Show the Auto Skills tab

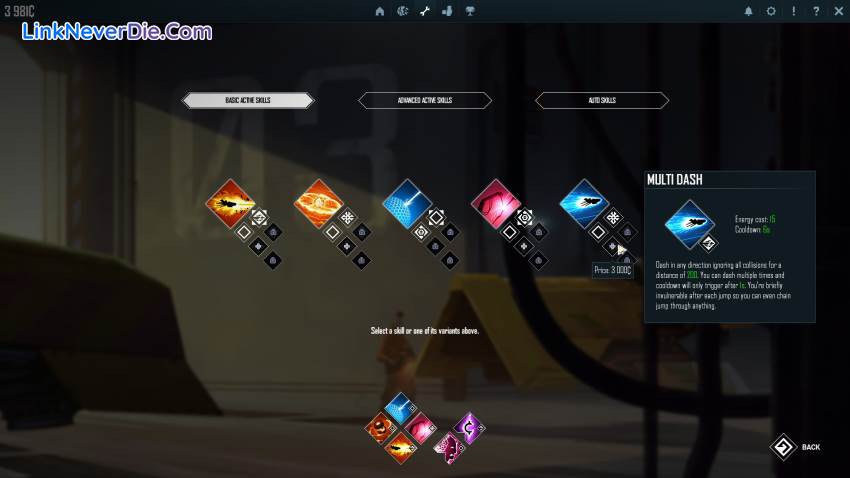click(602, 100)
